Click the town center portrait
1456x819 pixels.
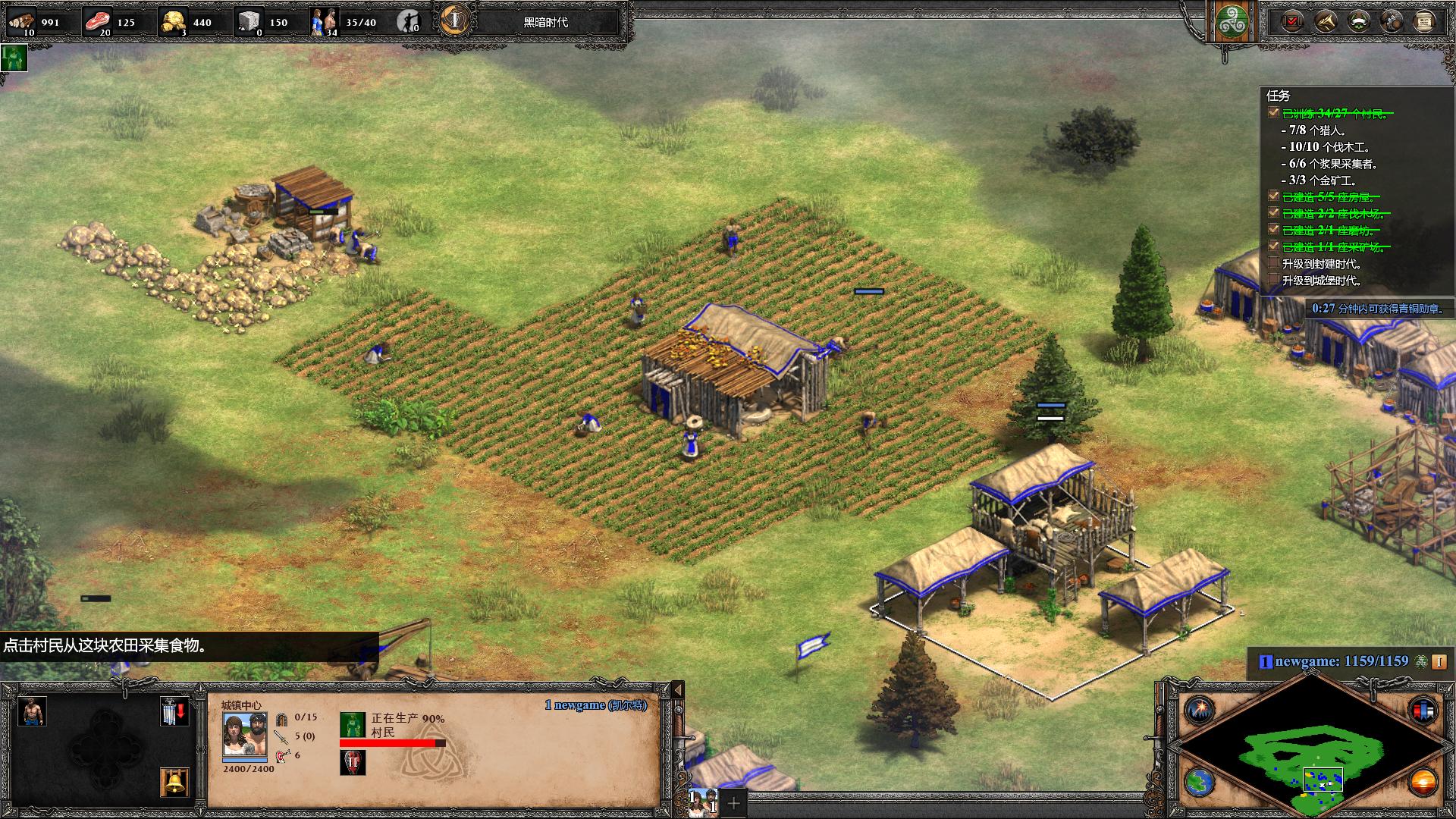(x=244, y=734)
